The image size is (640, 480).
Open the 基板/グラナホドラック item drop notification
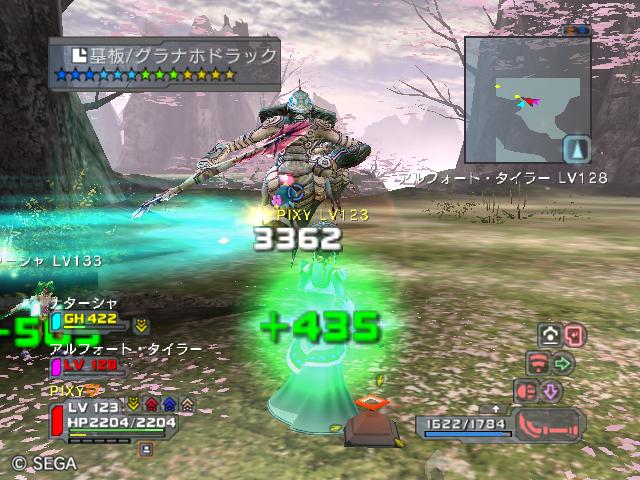coord(165,62)
